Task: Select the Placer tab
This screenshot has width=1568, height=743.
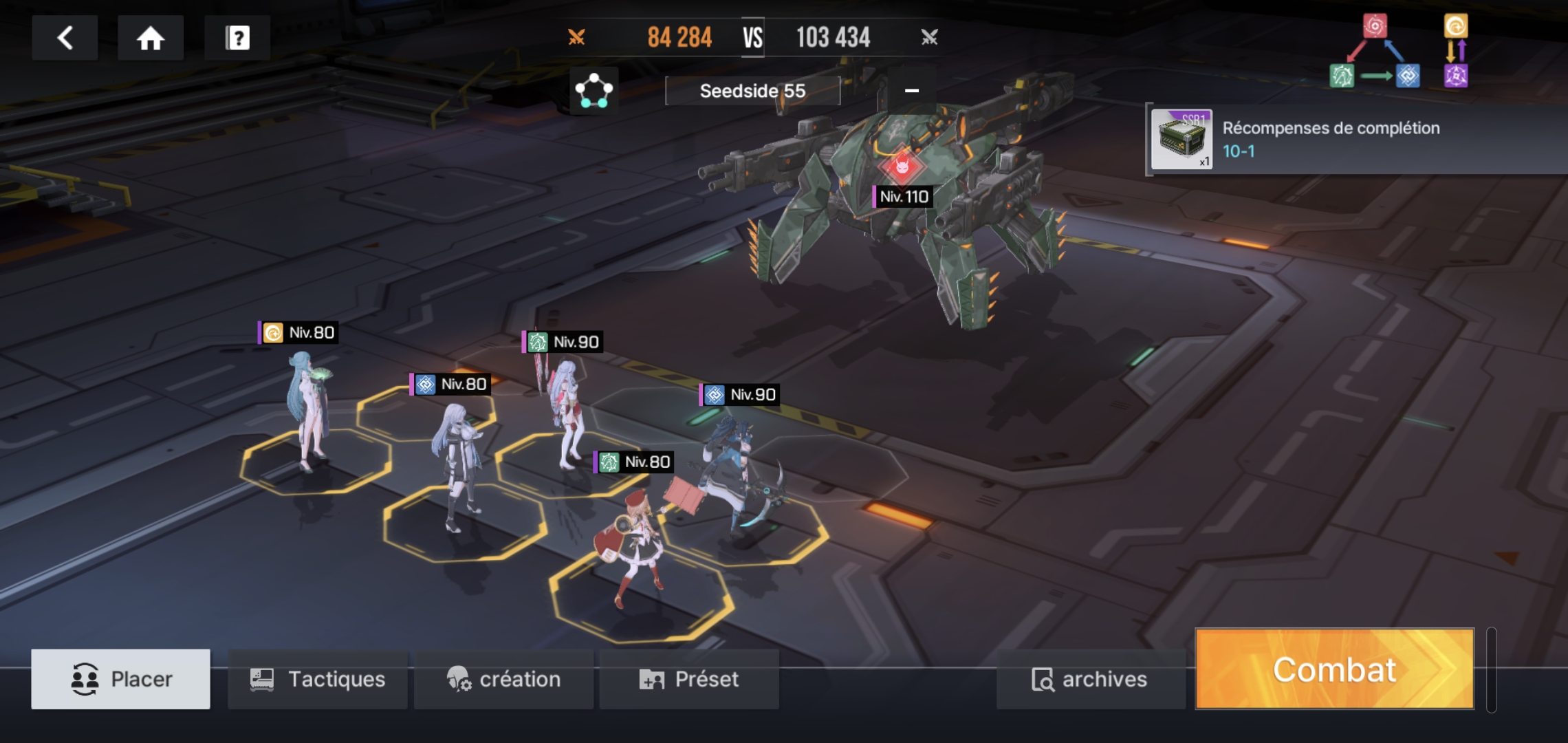Action: (x=121, y=679)
